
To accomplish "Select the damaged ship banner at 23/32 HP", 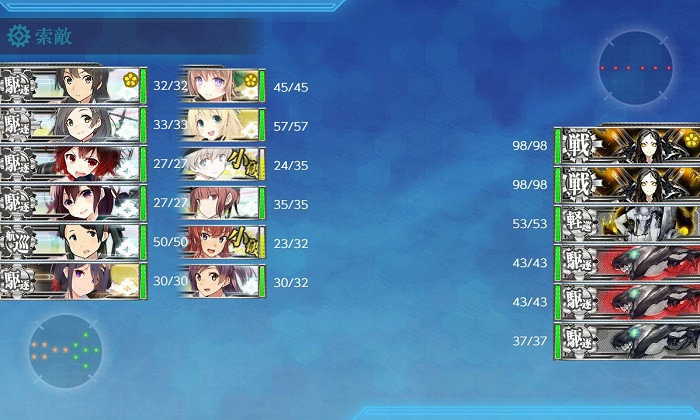I will 222,242.
